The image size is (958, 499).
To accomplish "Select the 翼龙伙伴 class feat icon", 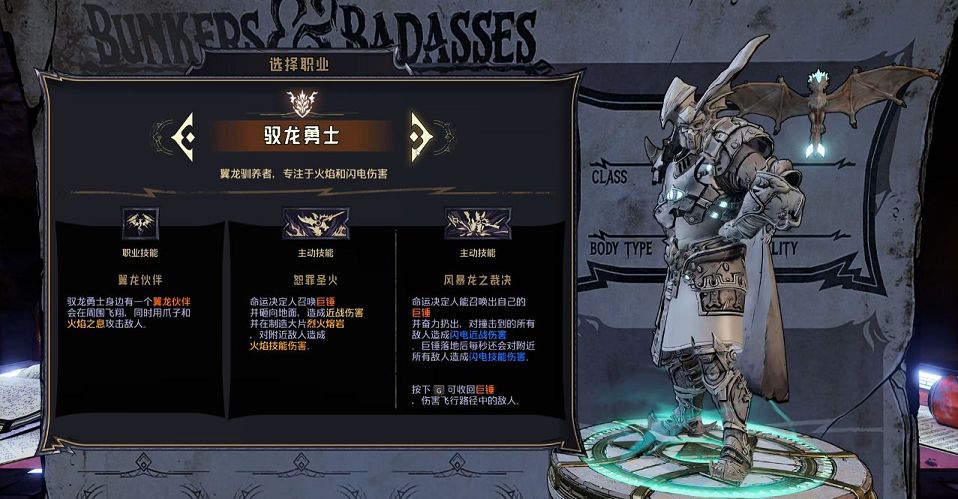I will (x=139, y=222).
